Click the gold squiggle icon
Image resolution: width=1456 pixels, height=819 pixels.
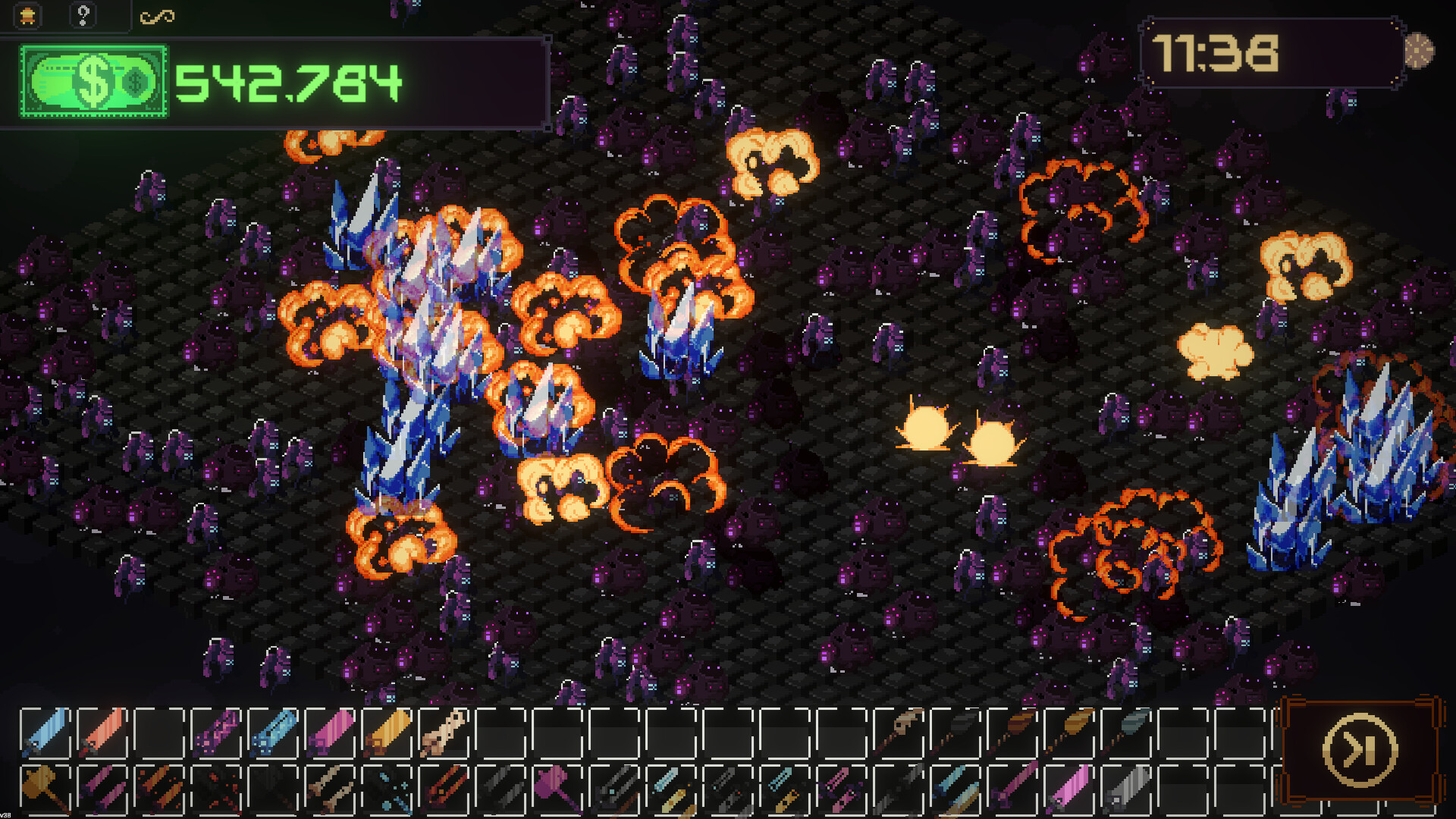(157, 16)
